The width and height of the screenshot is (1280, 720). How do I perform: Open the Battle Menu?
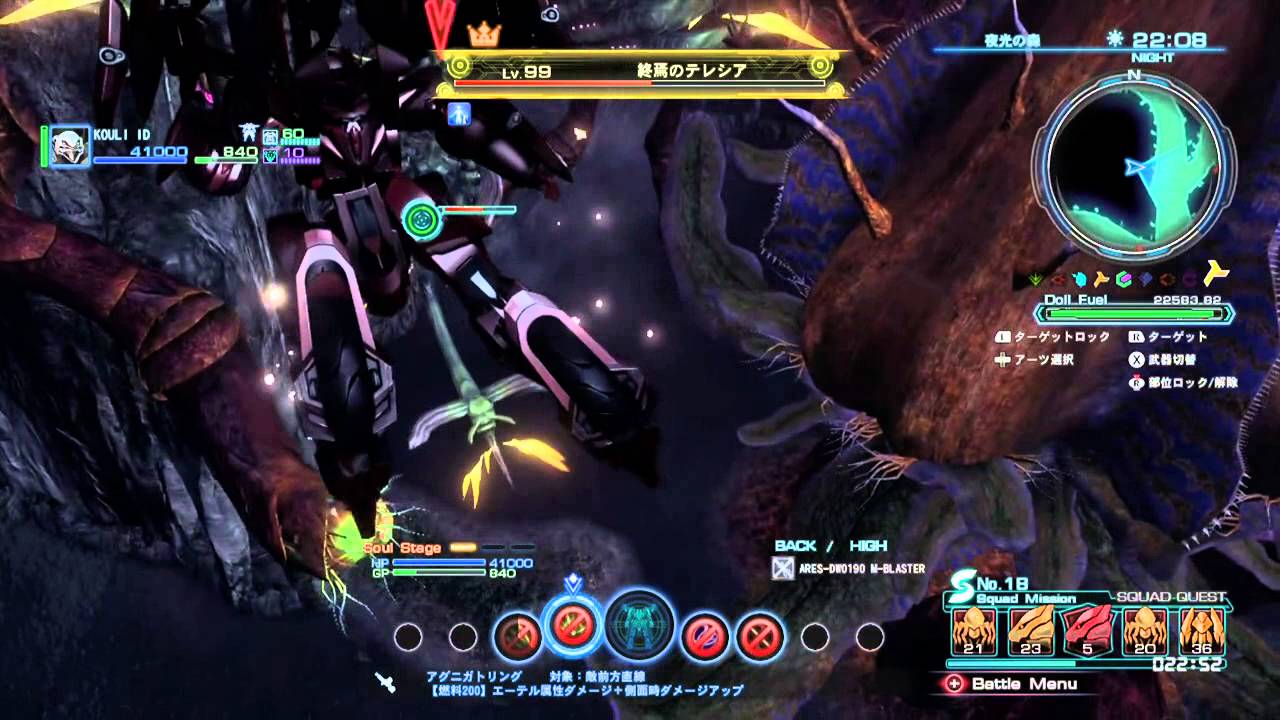click(x=1012, y=684)
